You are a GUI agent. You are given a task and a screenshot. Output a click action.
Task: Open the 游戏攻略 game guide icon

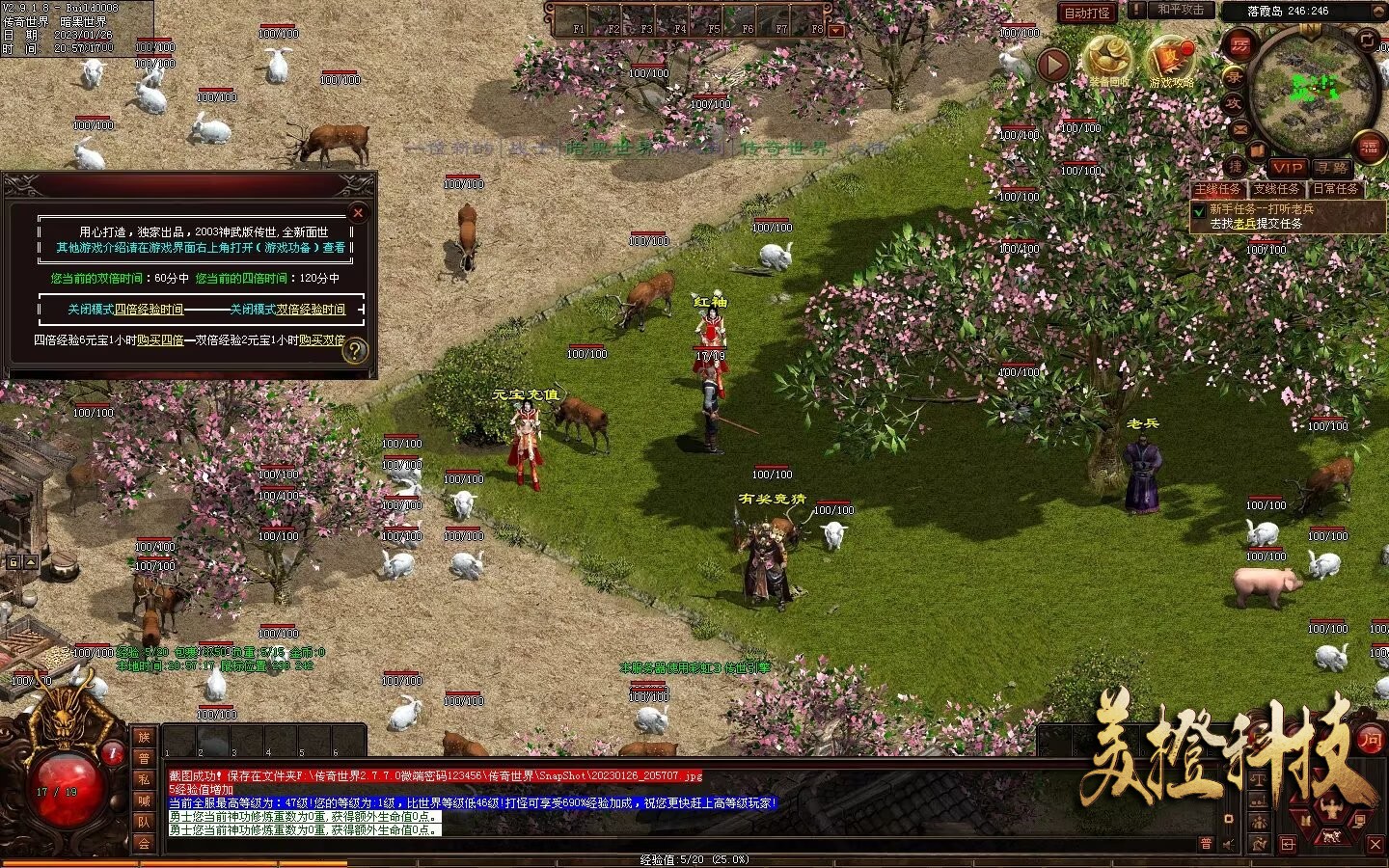point(1171,60)
